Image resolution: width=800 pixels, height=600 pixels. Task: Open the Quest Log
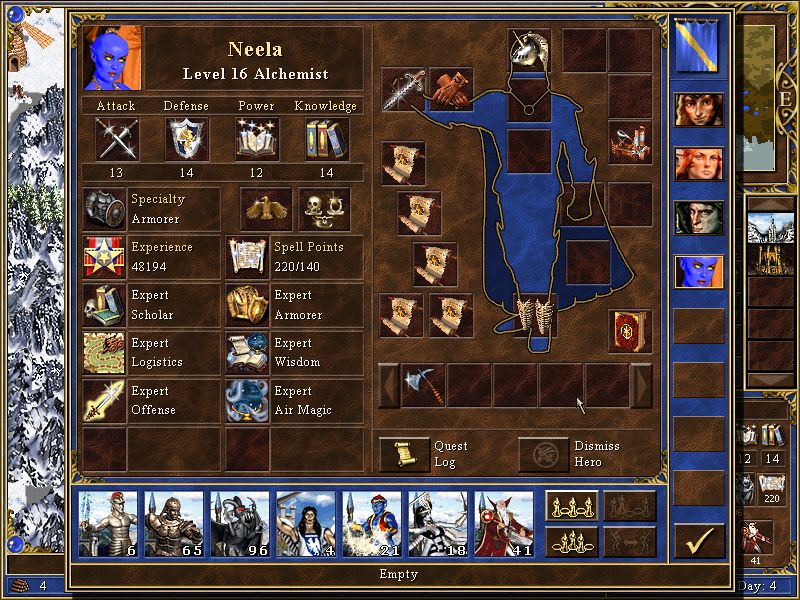pyautogui.click(x=404, y=454)
